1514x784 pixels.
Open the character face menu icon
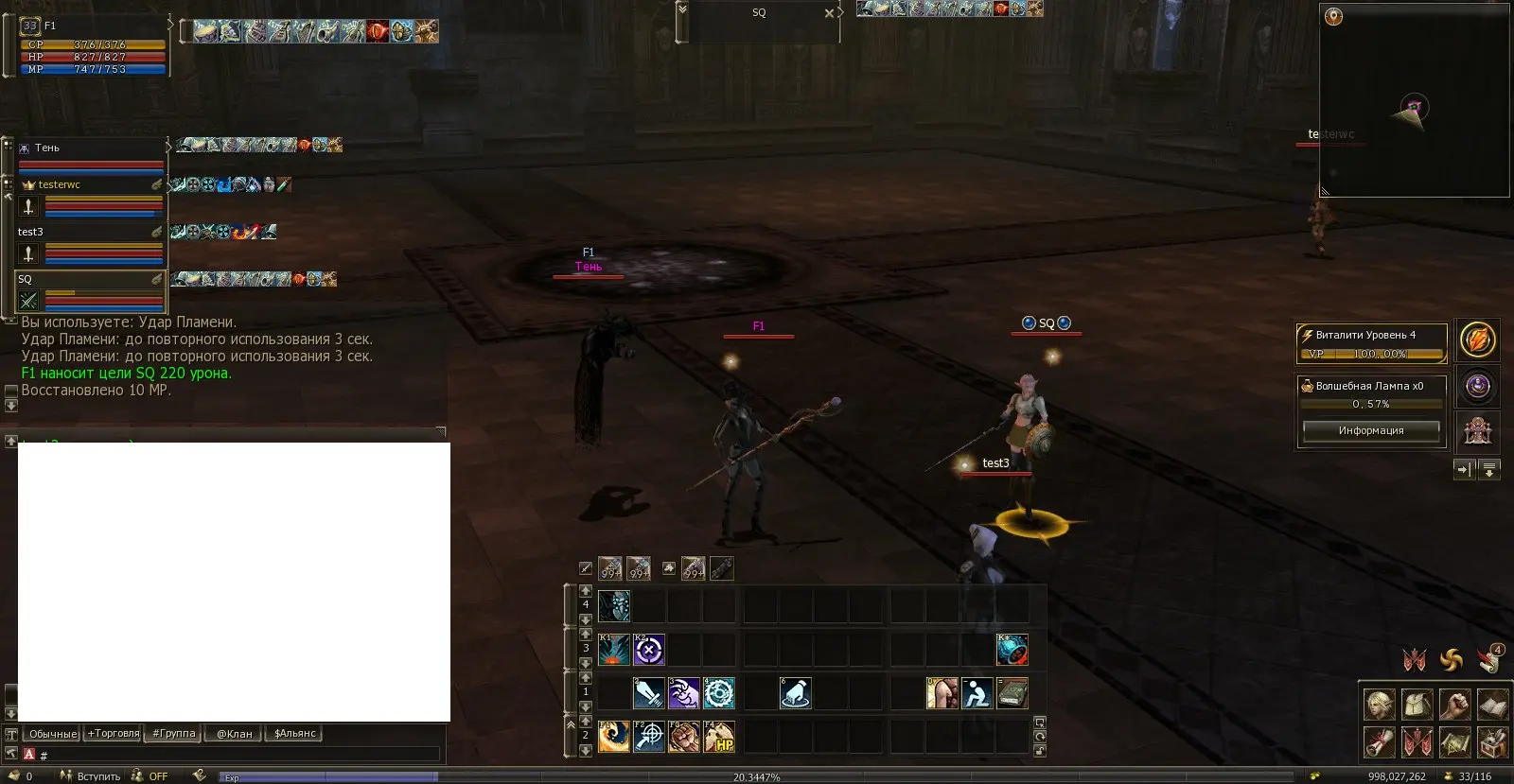pyautogui.click(x=1380, y=705)
